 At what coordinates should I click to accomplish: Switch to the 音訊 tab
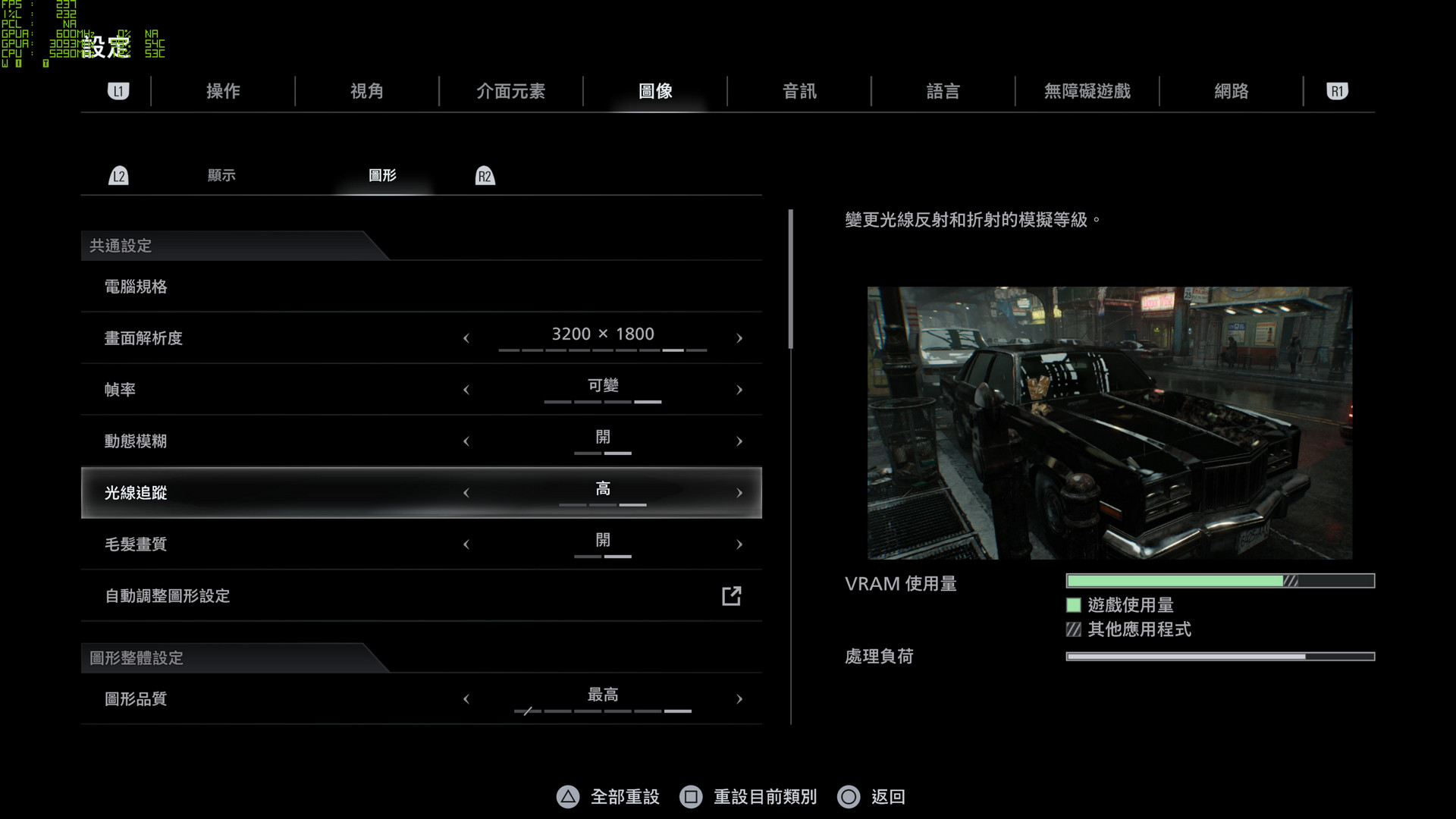799,92
